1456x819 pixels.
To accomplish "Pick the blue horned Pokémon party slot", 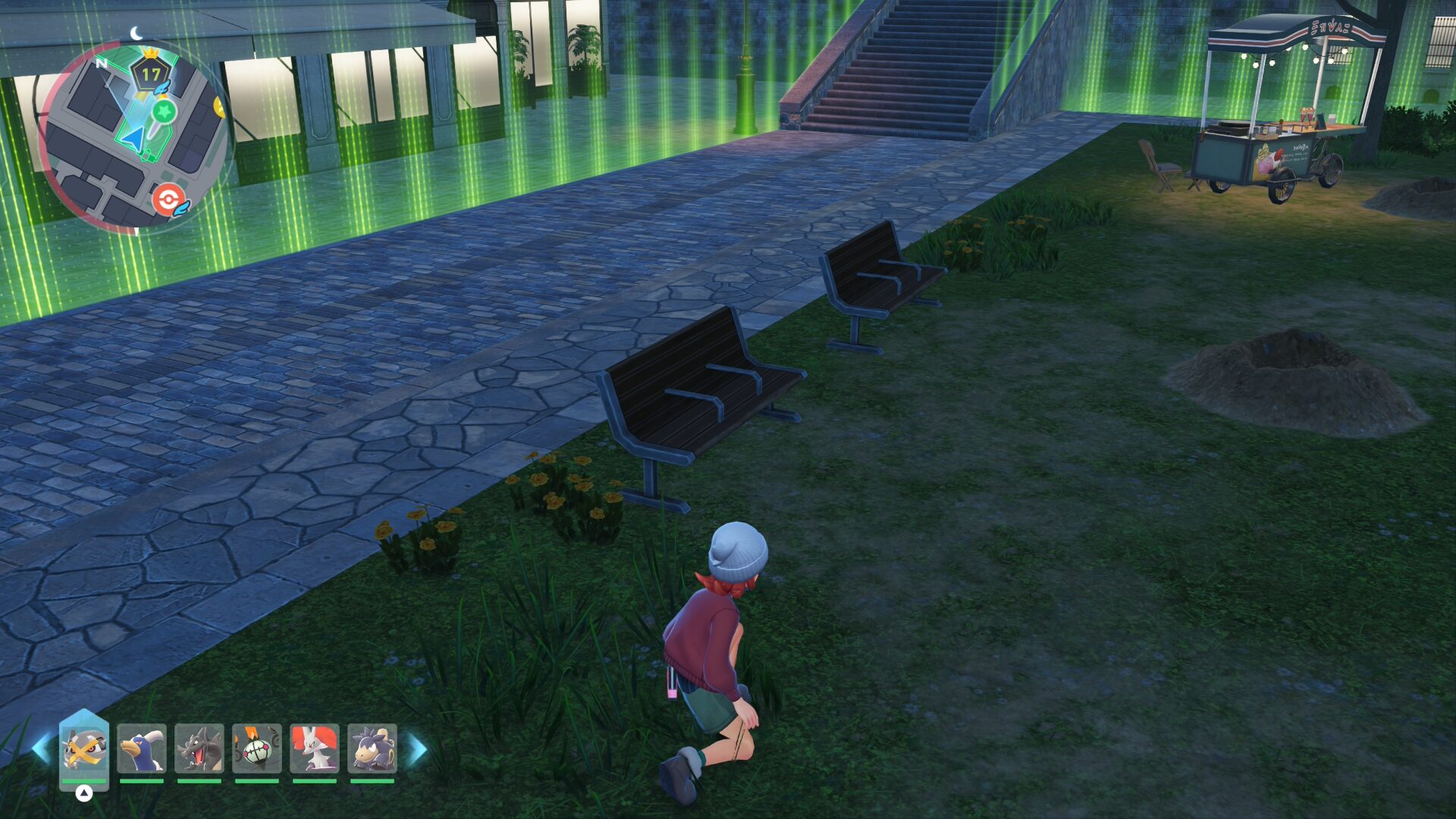I will [142, 749].
